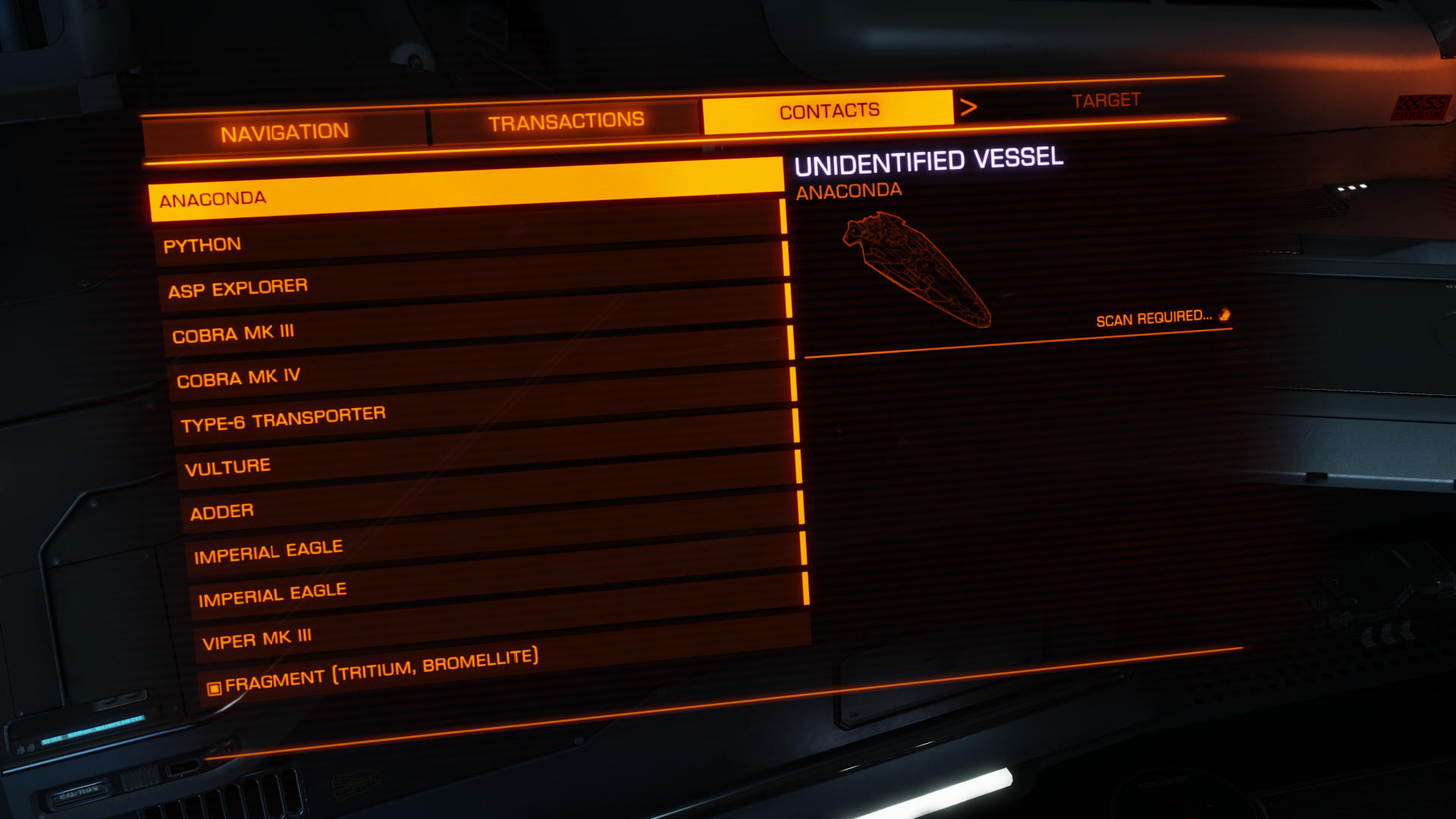The height and width of the screenshot is (819, 1456).
Task: Switch to the Navigation tab
Action: tap(284, 133)
